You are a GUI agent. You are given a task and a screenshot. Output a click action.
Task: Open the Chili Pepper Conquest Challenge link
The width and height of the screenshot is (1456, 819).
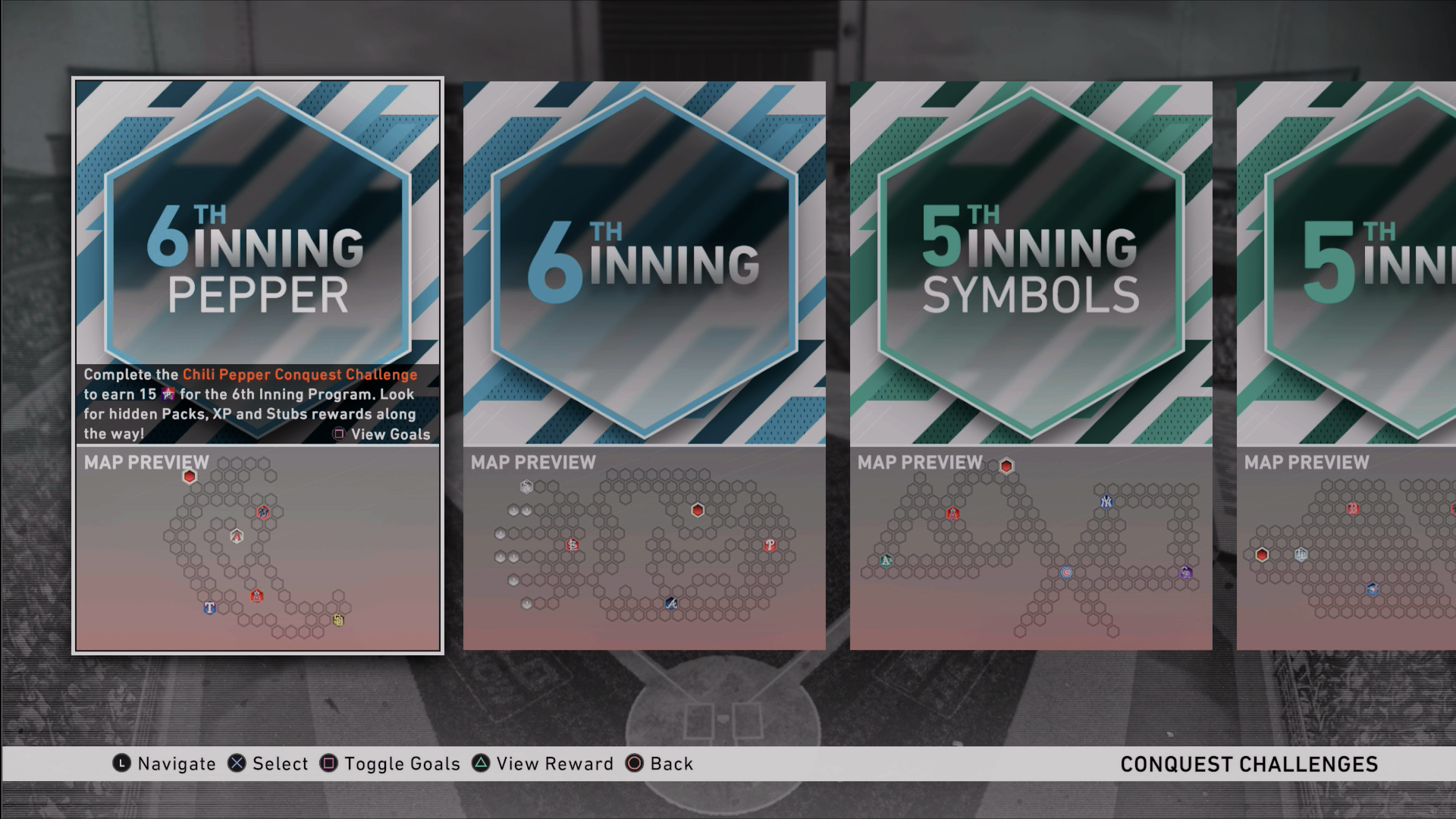click(x=301, y=374)
